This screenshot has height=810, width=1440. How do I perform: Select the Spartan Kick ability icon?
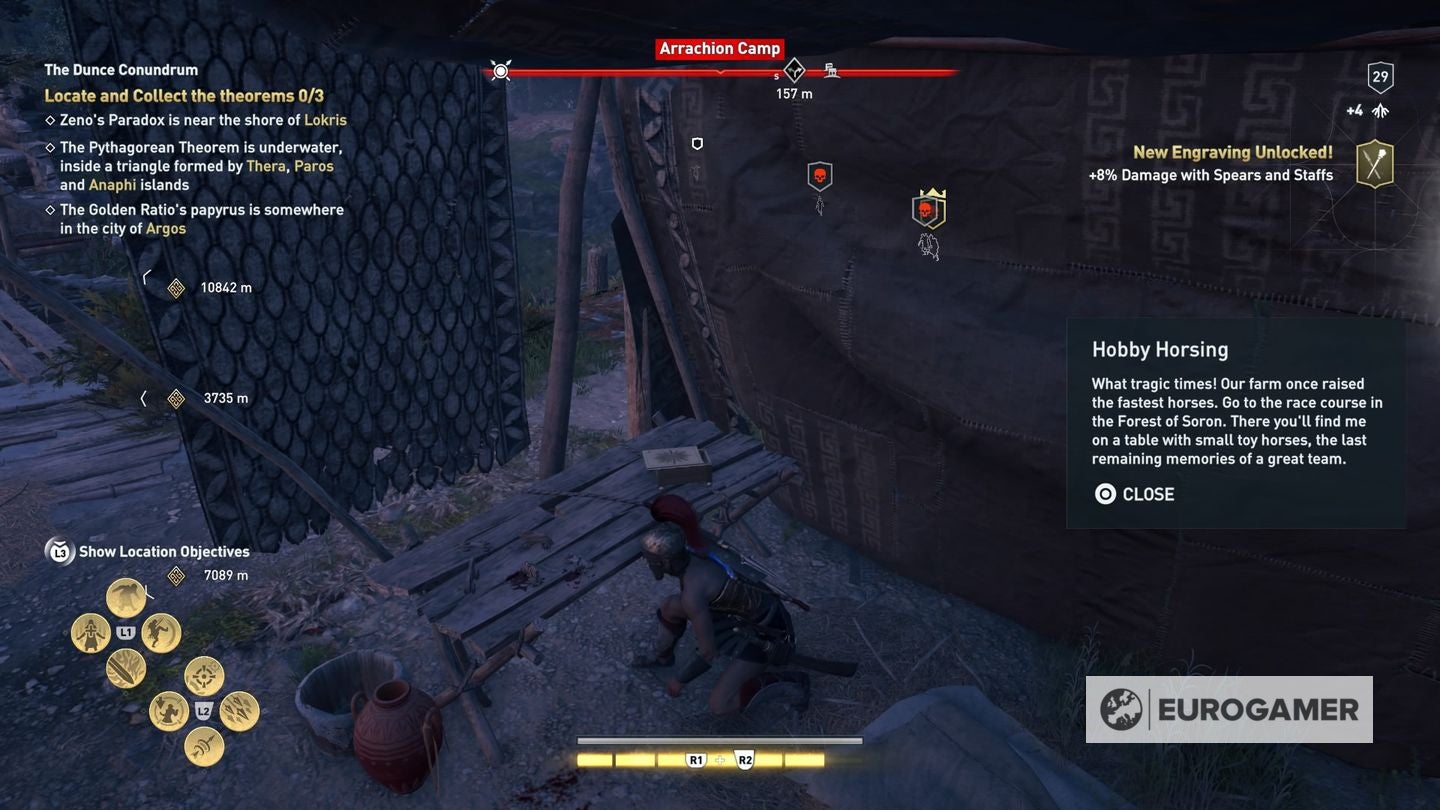(x=161, y=632)
